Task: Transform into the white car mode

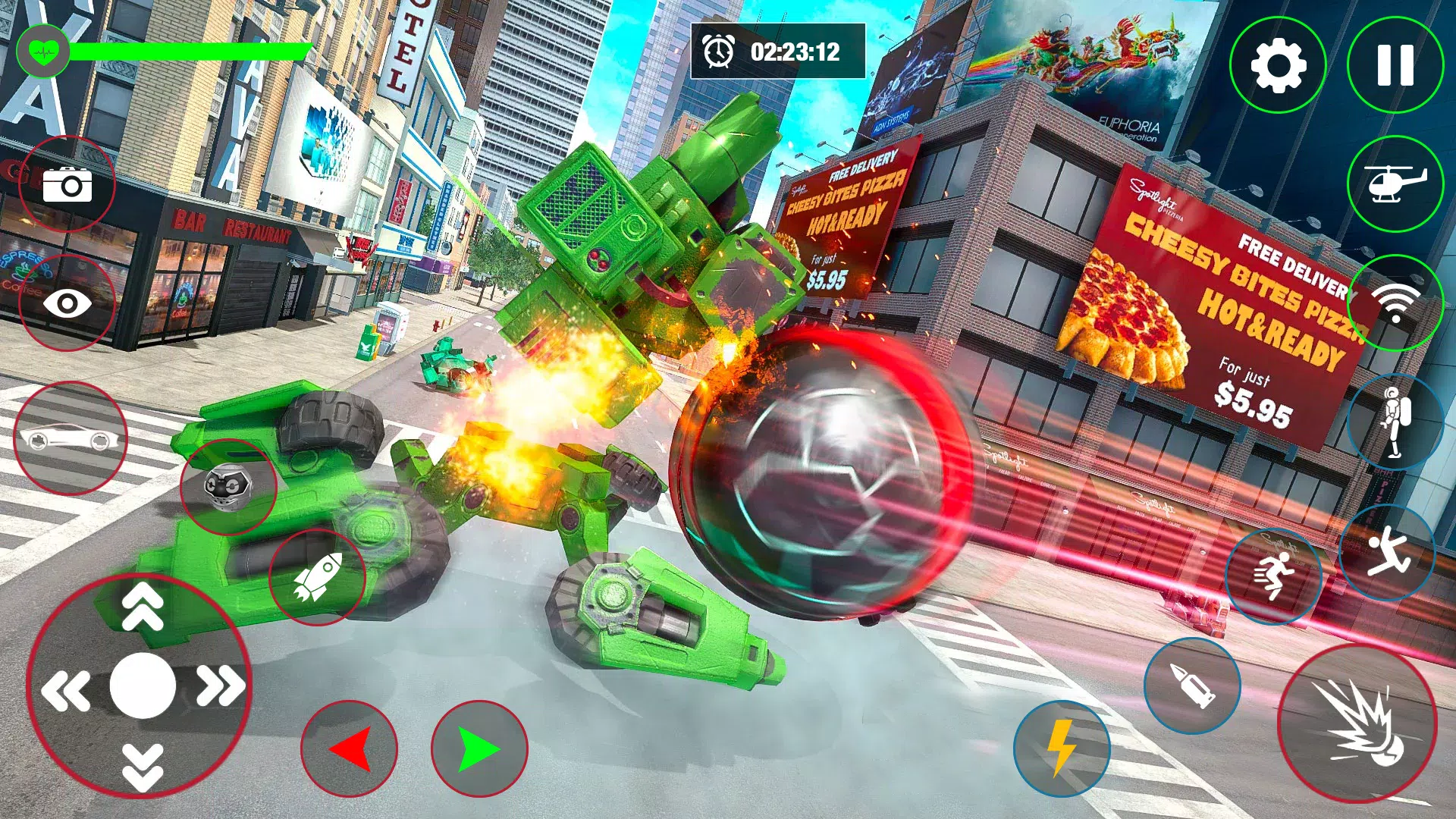Action: coord(70,438)
